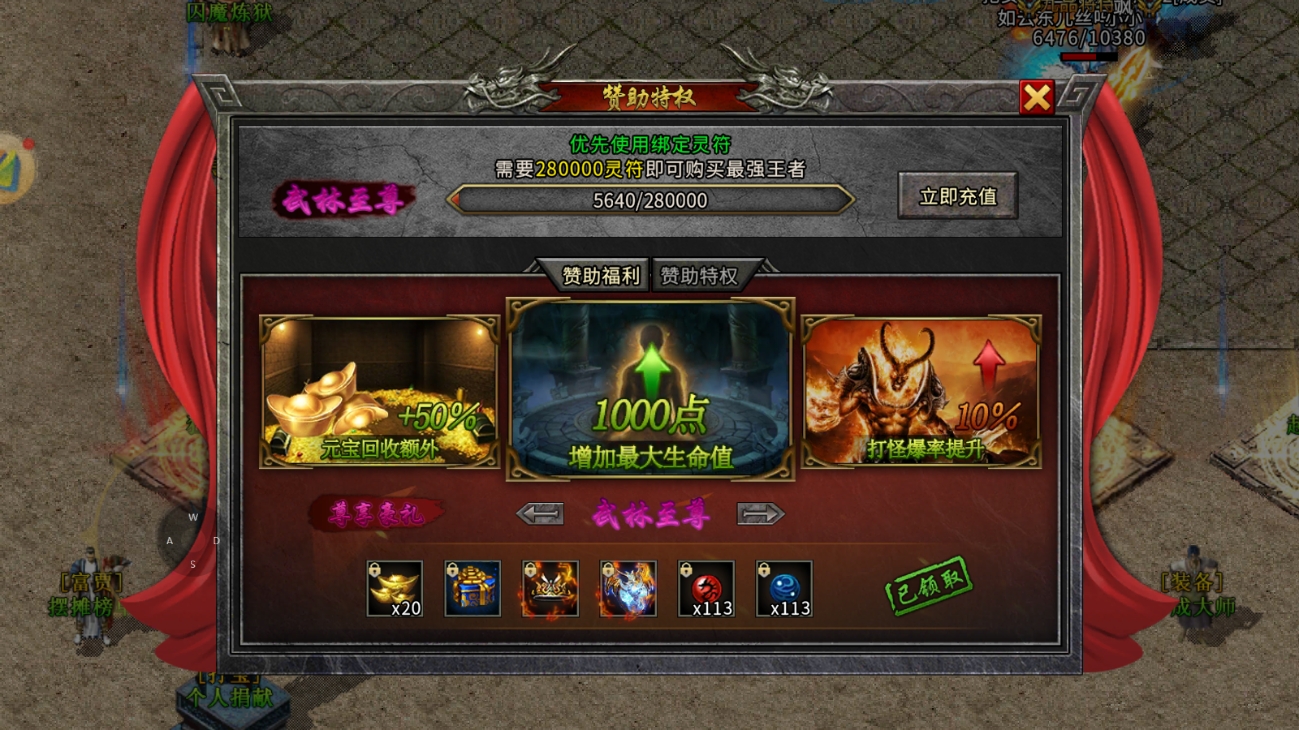Click the green 已领取 claimed stamp
1299x730 pixels.
(928, 585)
